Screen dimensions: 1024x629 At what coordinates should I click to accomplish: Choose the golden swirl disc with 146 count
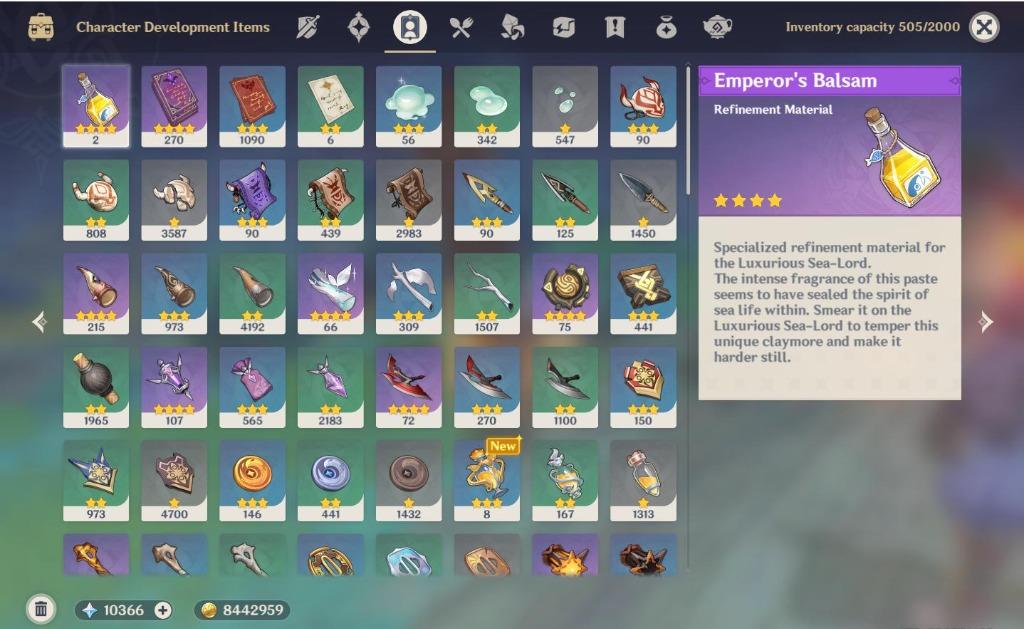[x=252, y=480]
